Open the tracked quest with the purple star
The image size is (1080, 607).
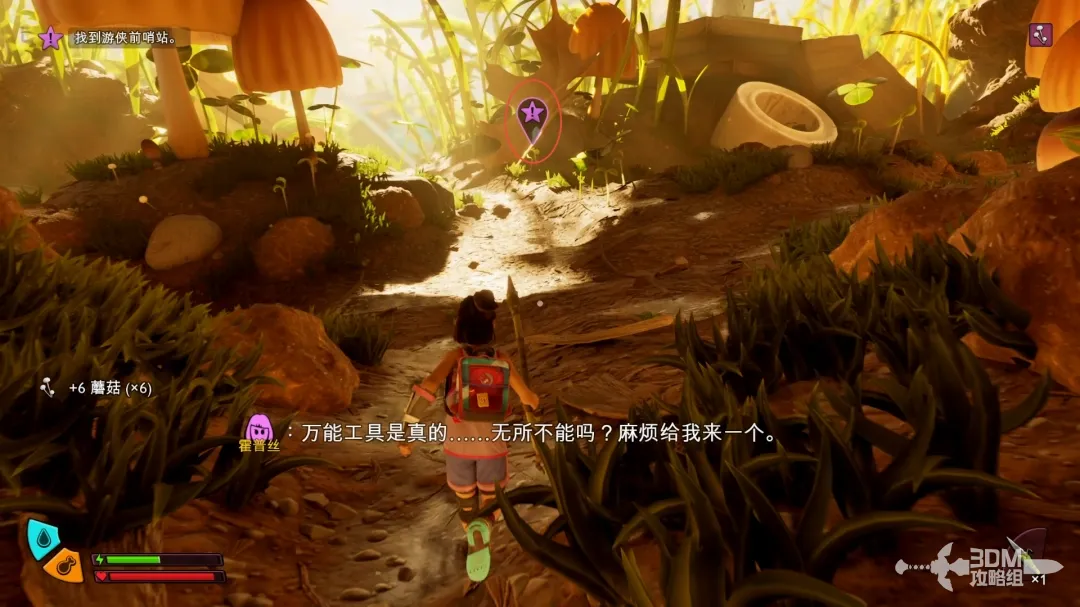pyautogui.click(x=51, y=38)
